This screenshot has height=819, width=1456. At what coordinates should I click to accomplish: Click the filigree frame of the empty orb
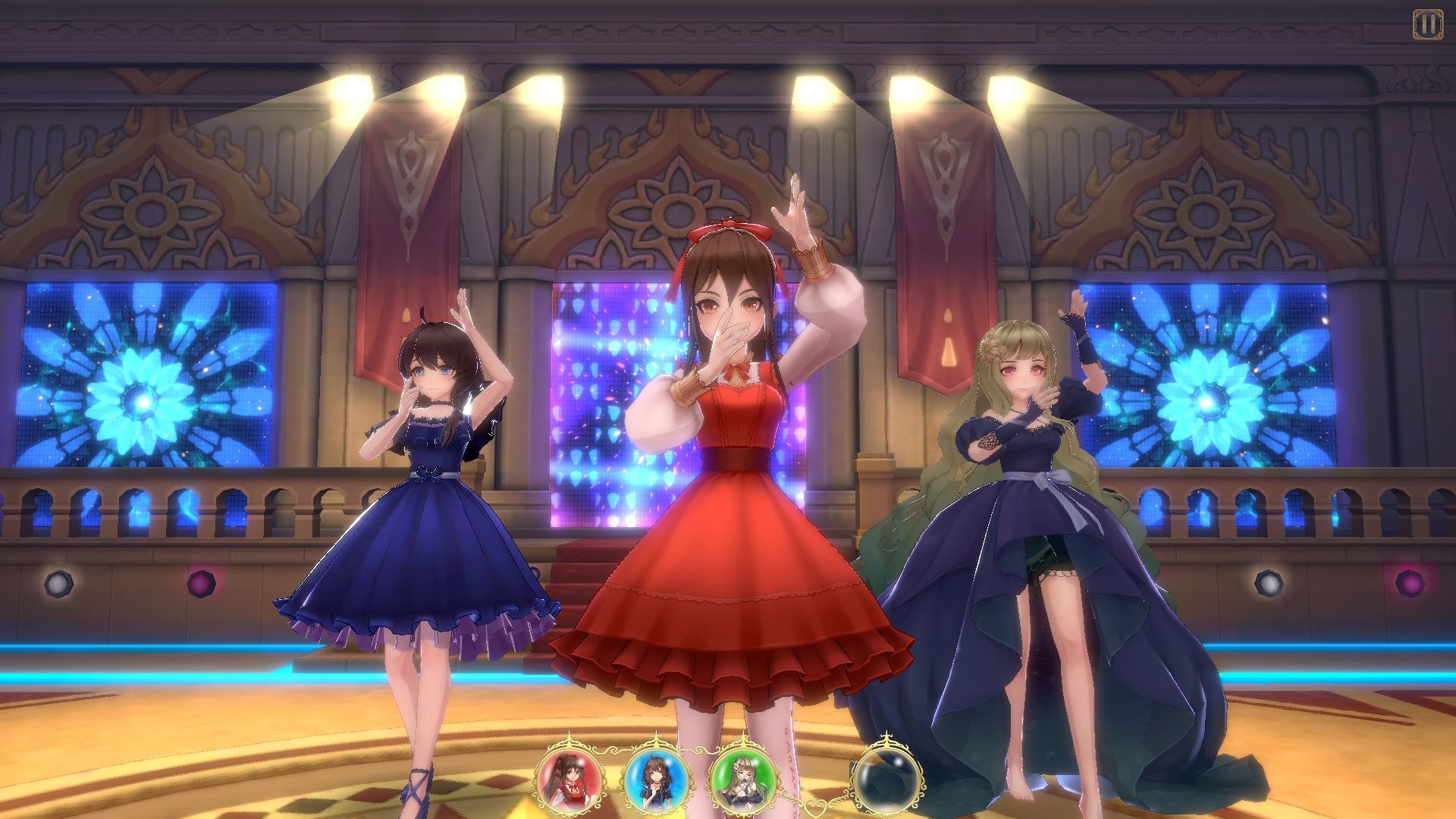pyautogui.click(x=887, y=739)
